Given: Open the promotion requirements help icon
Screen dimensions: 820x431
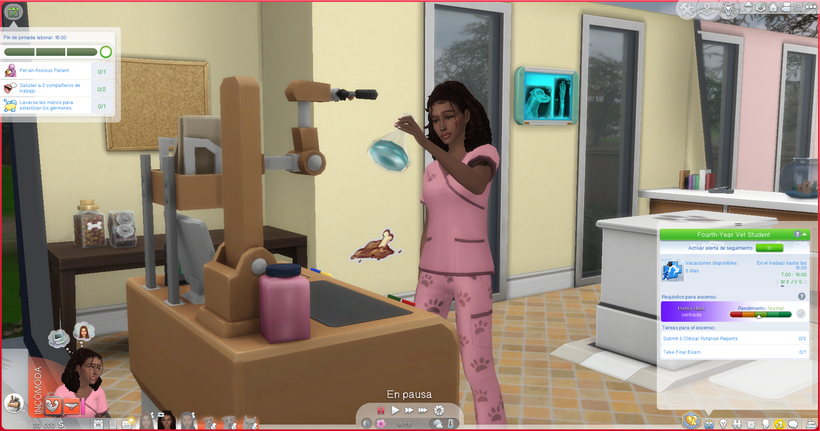Looking at the screenshot, I should click(801, 297).
